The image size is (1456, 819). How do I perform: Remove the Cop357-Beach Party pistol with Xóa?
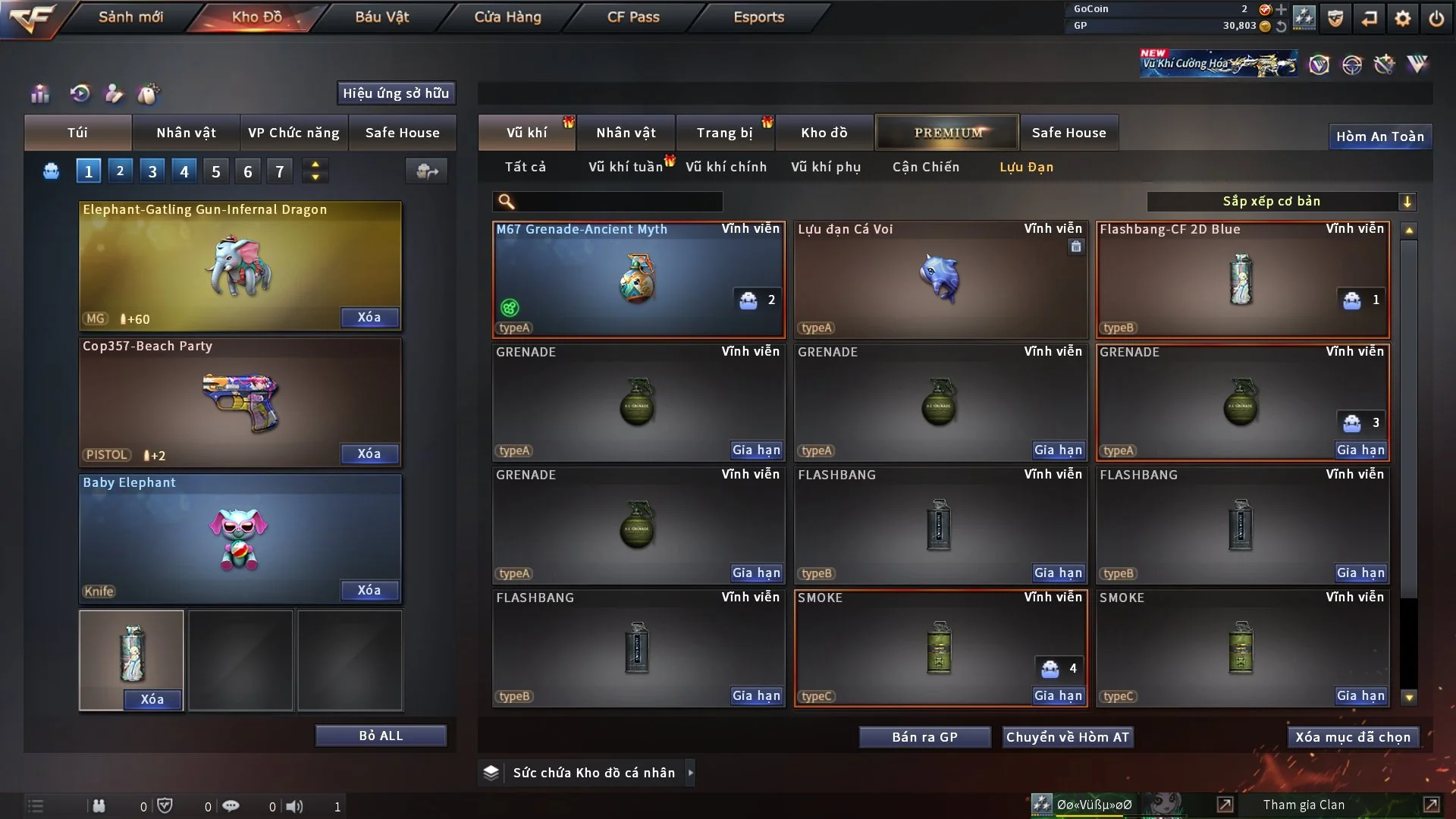[369, 453]
